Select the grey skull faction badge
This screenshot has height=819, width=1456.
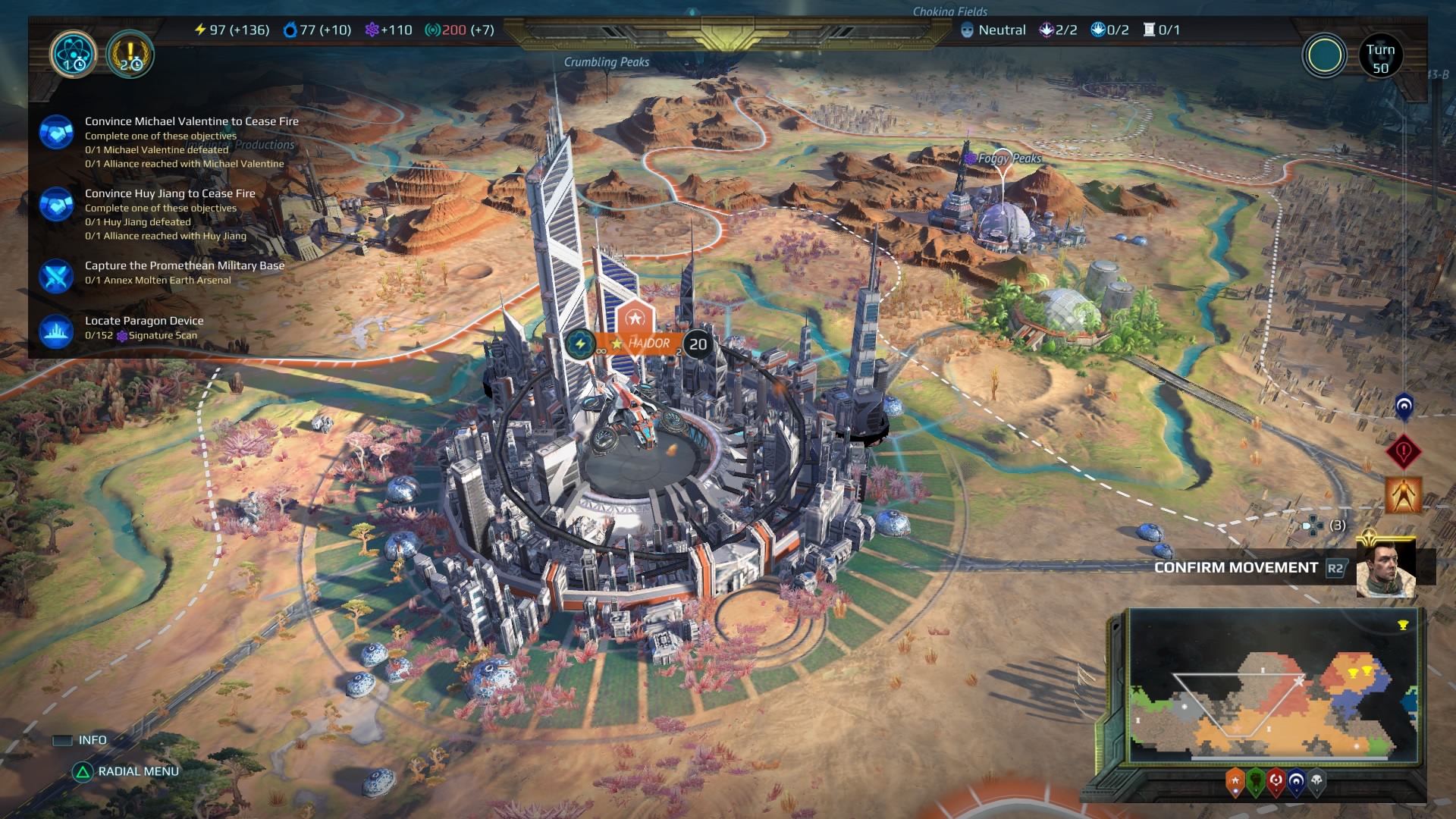click(1317, 781)
